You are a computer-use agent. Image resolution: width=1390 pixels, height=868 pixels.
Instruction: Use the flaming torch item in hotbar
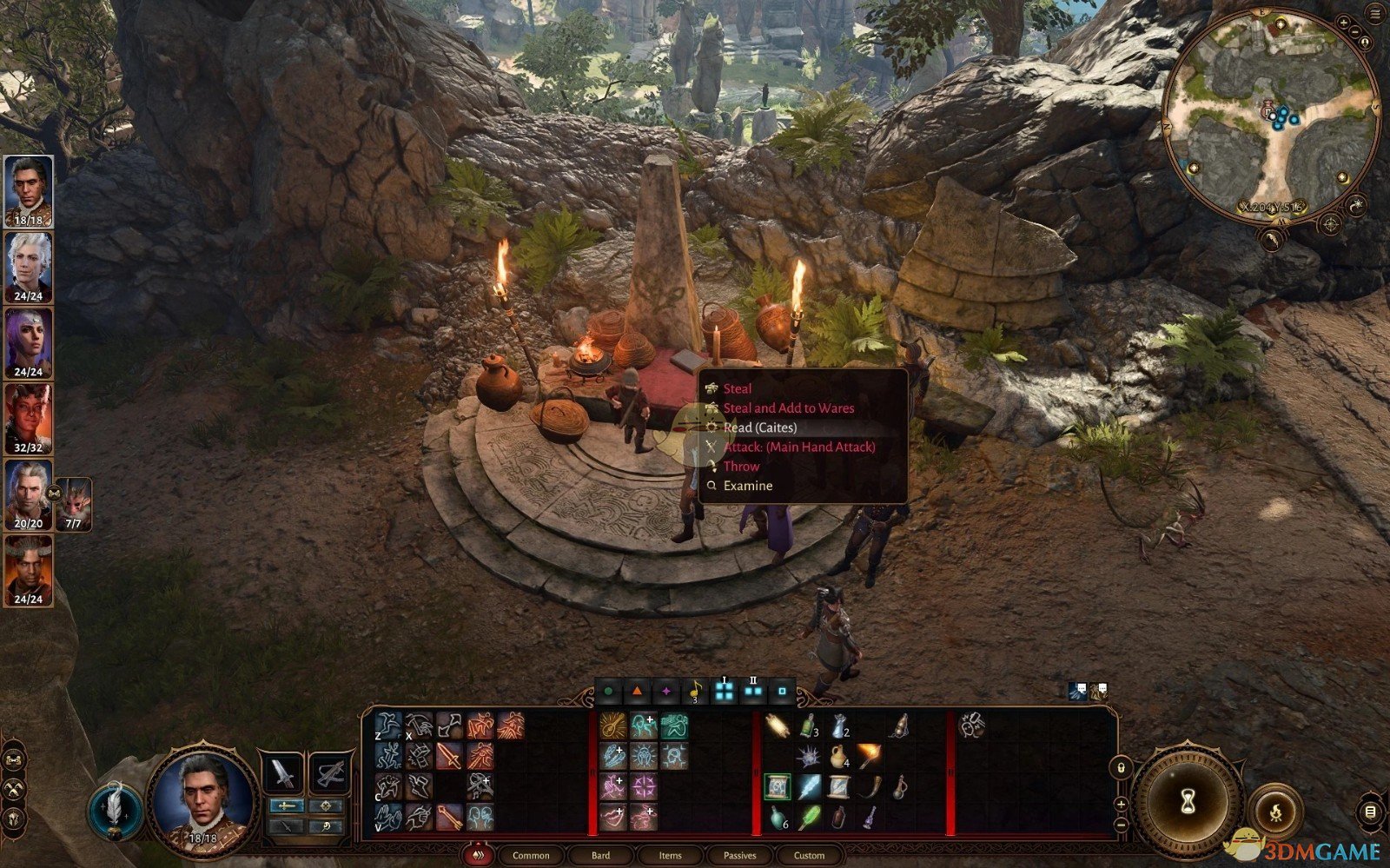869,756
